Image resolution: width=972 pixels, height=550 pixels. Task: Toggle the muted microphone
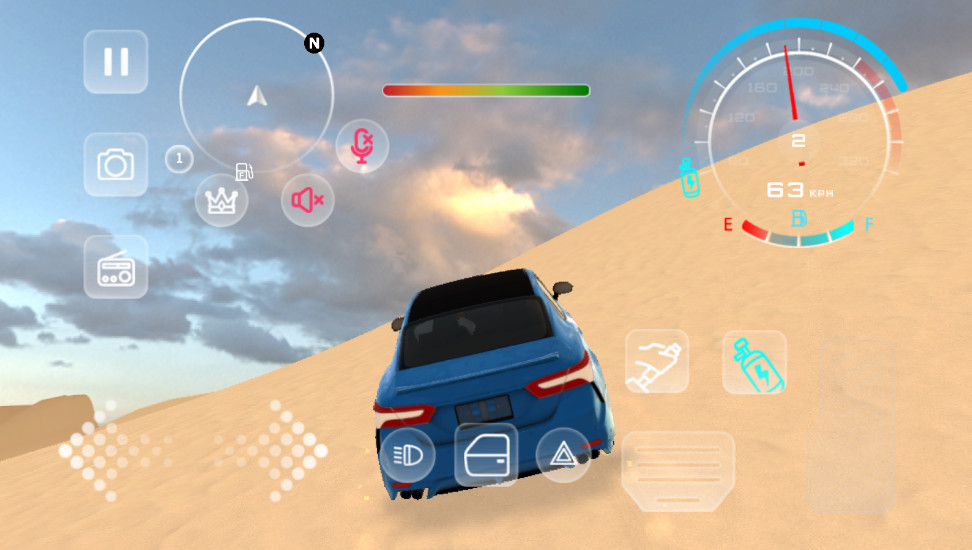(x=361, y=147)
